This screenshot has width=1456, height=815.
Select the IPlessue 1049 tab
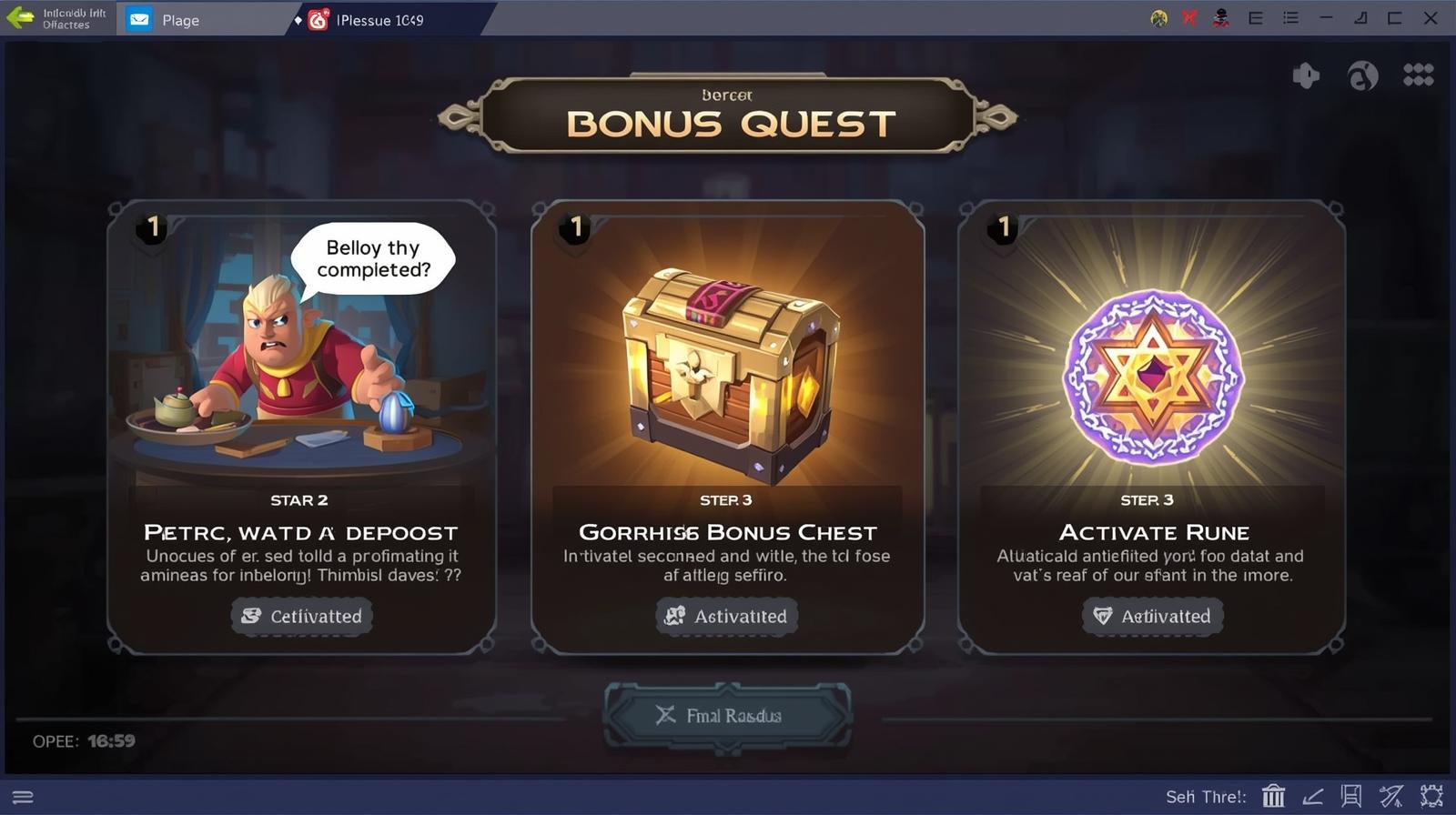pos(380,19)
